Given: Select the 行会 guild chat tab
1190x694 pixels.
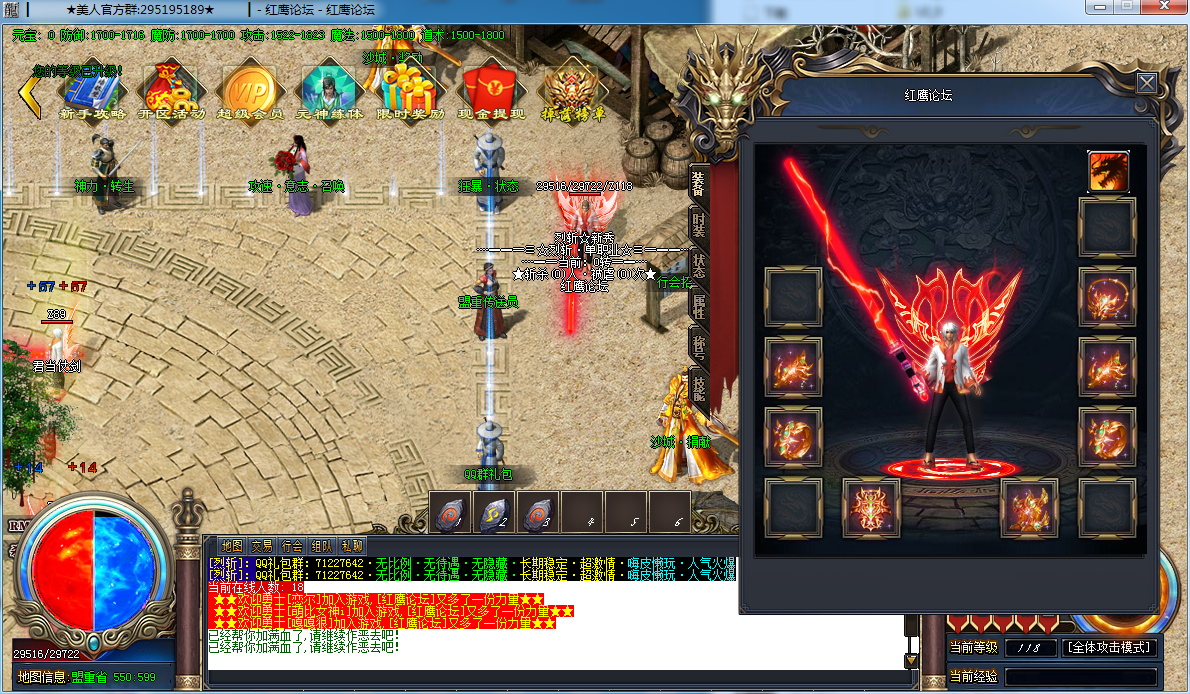Looking at the screenshot, I should point(292,546).
